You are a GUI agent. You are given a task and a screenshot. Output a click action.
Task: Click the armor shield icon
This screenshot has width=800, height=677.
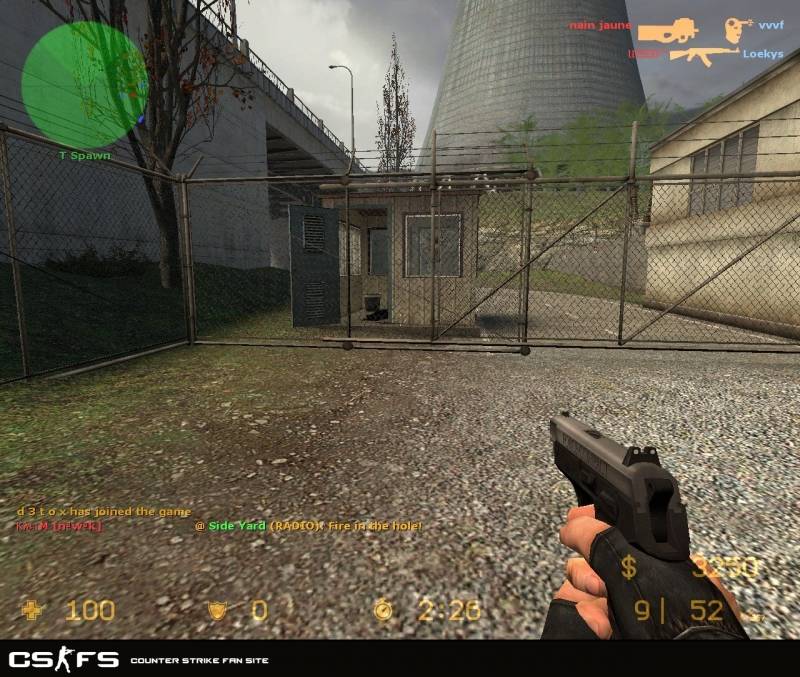216,609
